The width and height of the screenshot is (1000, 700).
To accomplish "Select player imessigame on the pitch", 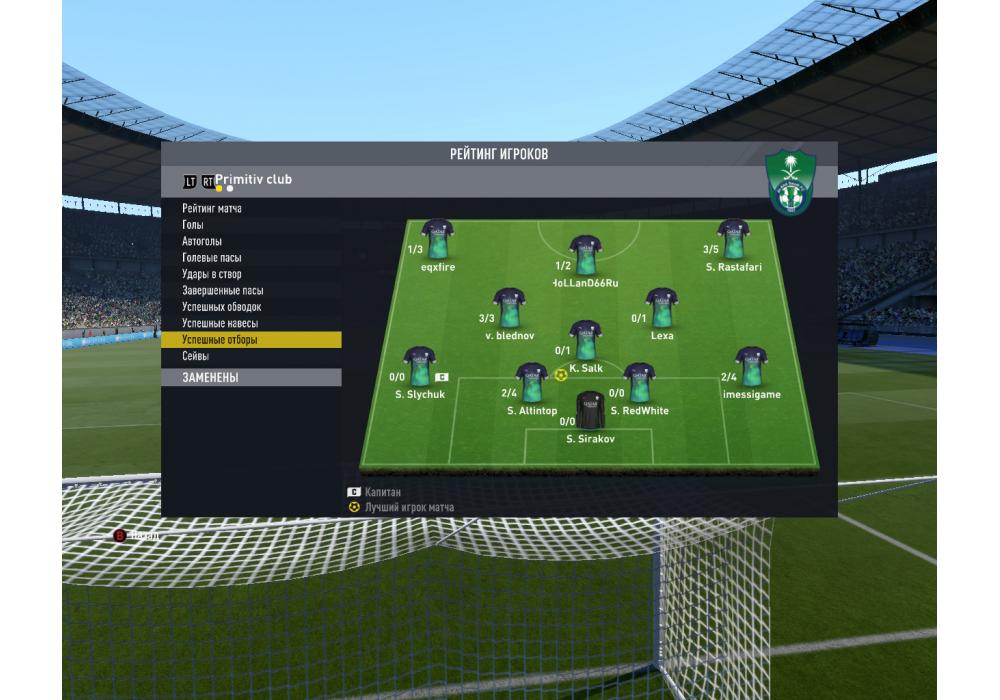I will click(751, 367).
